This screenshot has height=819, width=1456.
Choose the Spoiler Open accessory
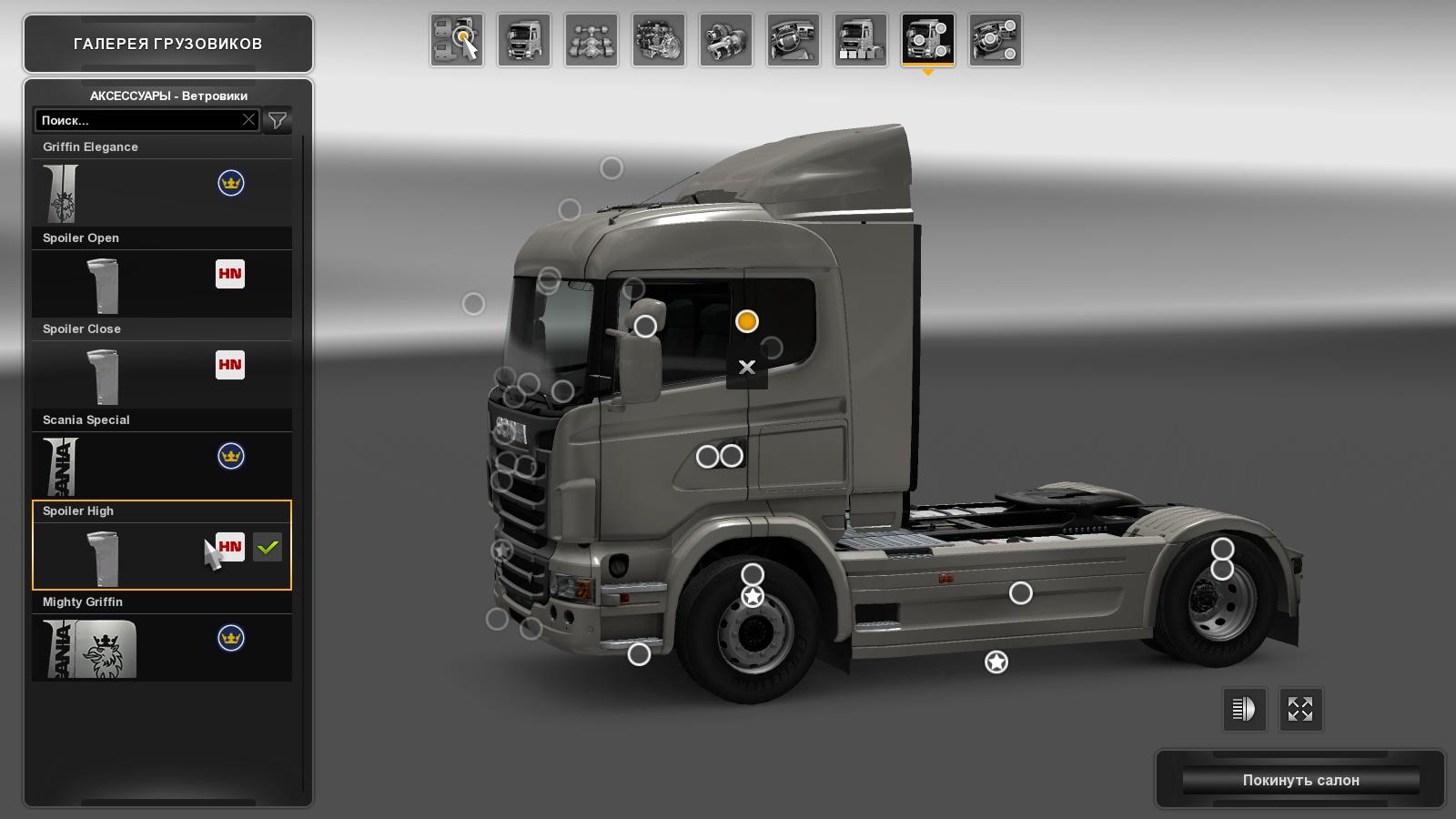click(x=162, y=283)
